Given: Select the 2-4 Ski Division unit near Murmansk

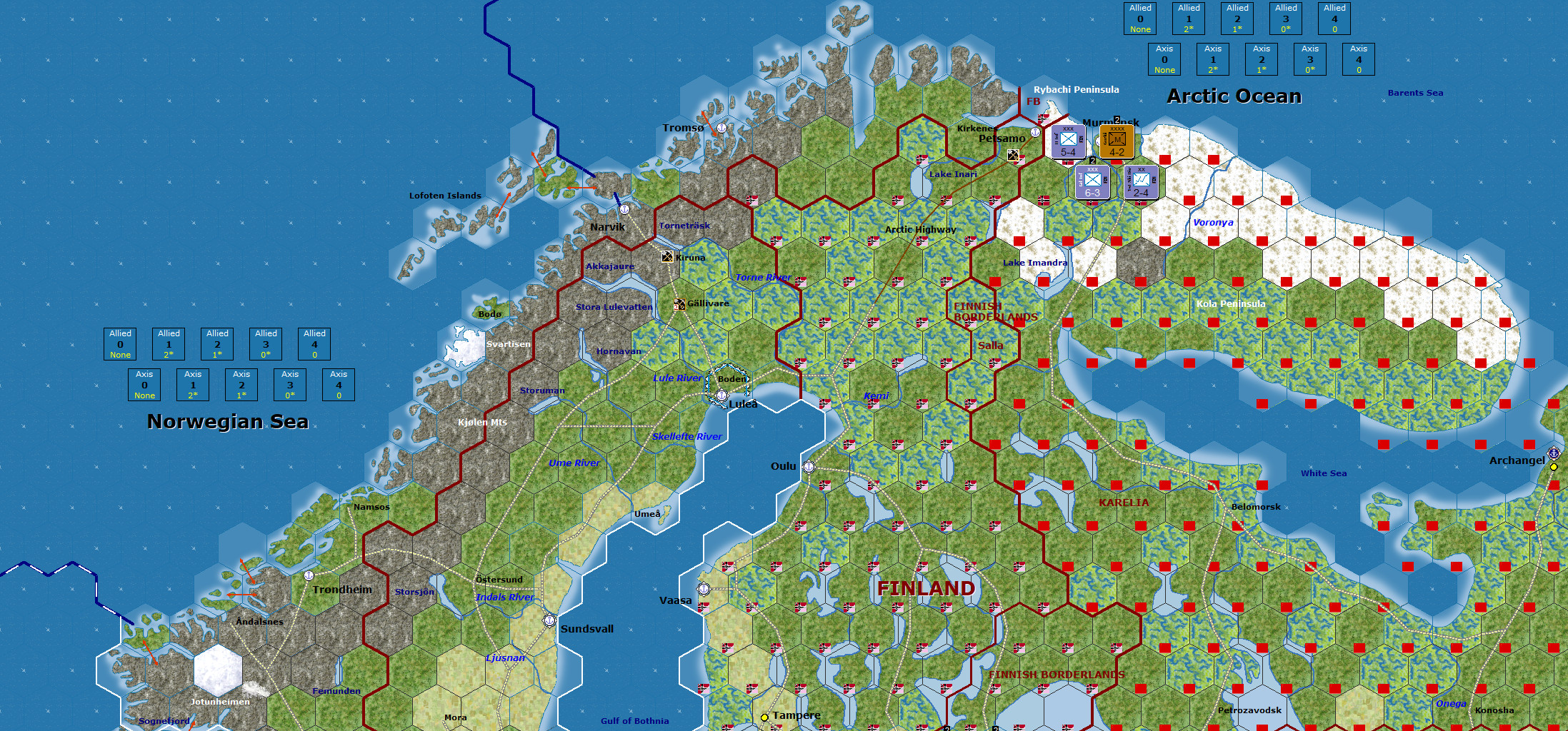Looking at the screenshot, I should point(1141,180).
